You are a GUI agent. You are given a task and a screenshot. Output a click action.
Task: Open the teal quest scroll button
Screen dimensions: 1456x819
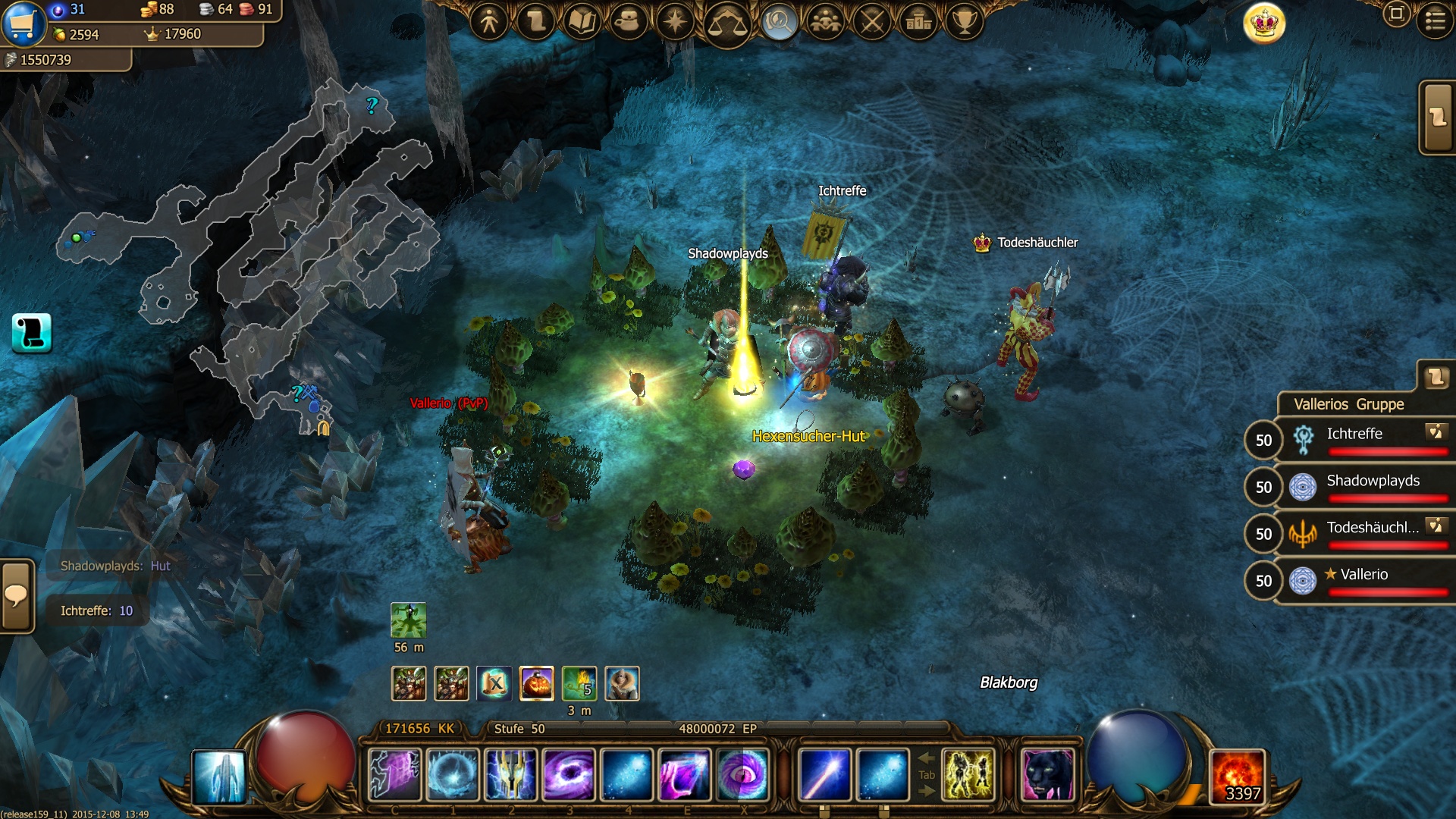pyautogui.click(x=32, y=333)
